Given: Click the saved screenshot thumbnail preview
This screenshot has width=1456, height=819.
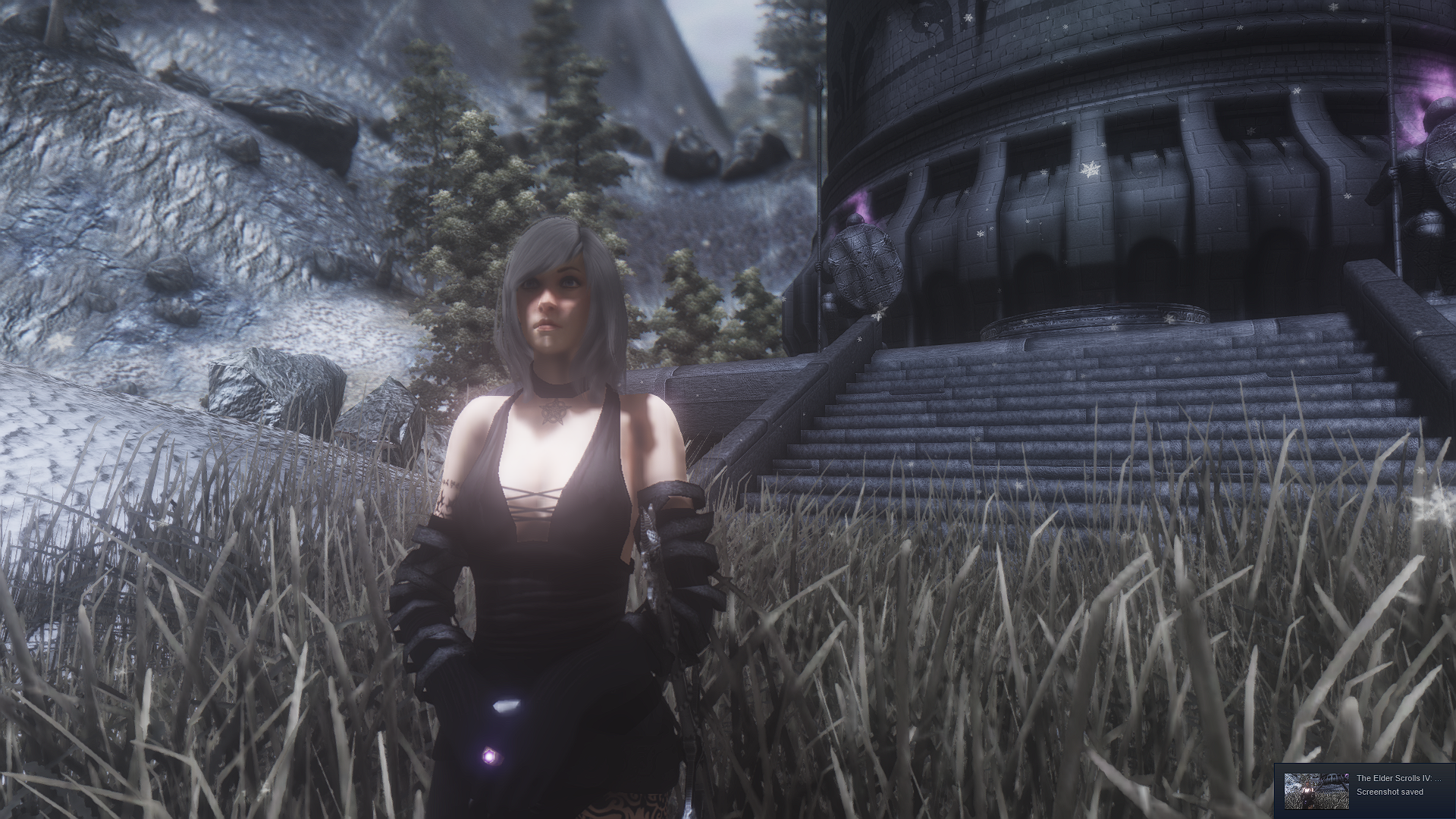Looking at the screenshot, I should [1316, 792].
